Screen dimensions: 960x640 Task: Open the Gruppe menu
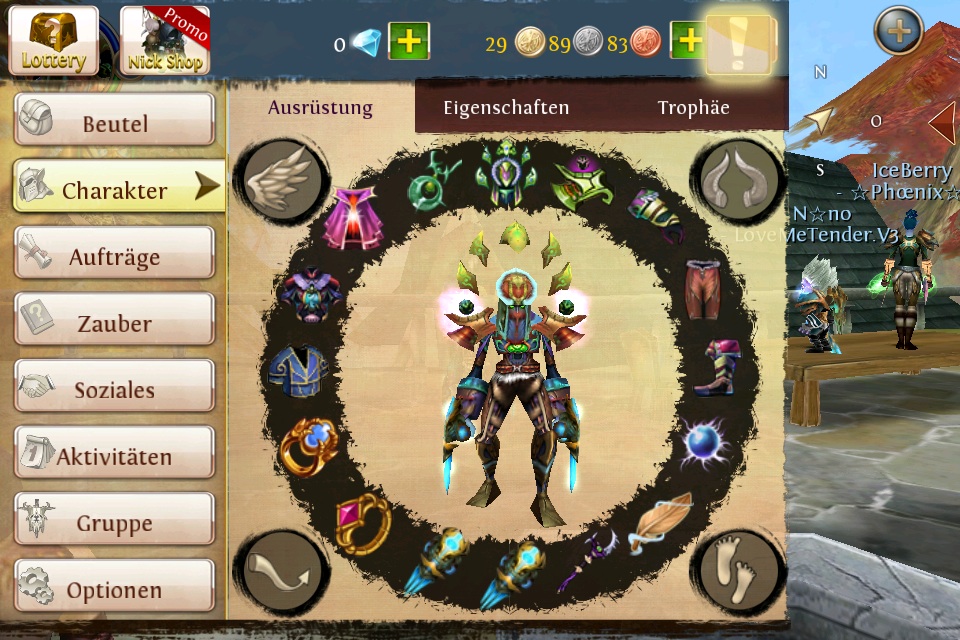click(114, 523)
